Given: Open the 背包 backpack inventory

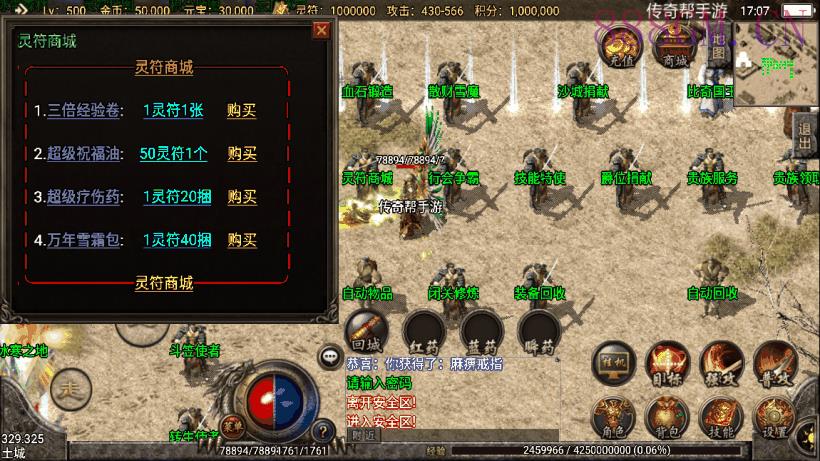Looking at the screenshot, I should (666, 417).
